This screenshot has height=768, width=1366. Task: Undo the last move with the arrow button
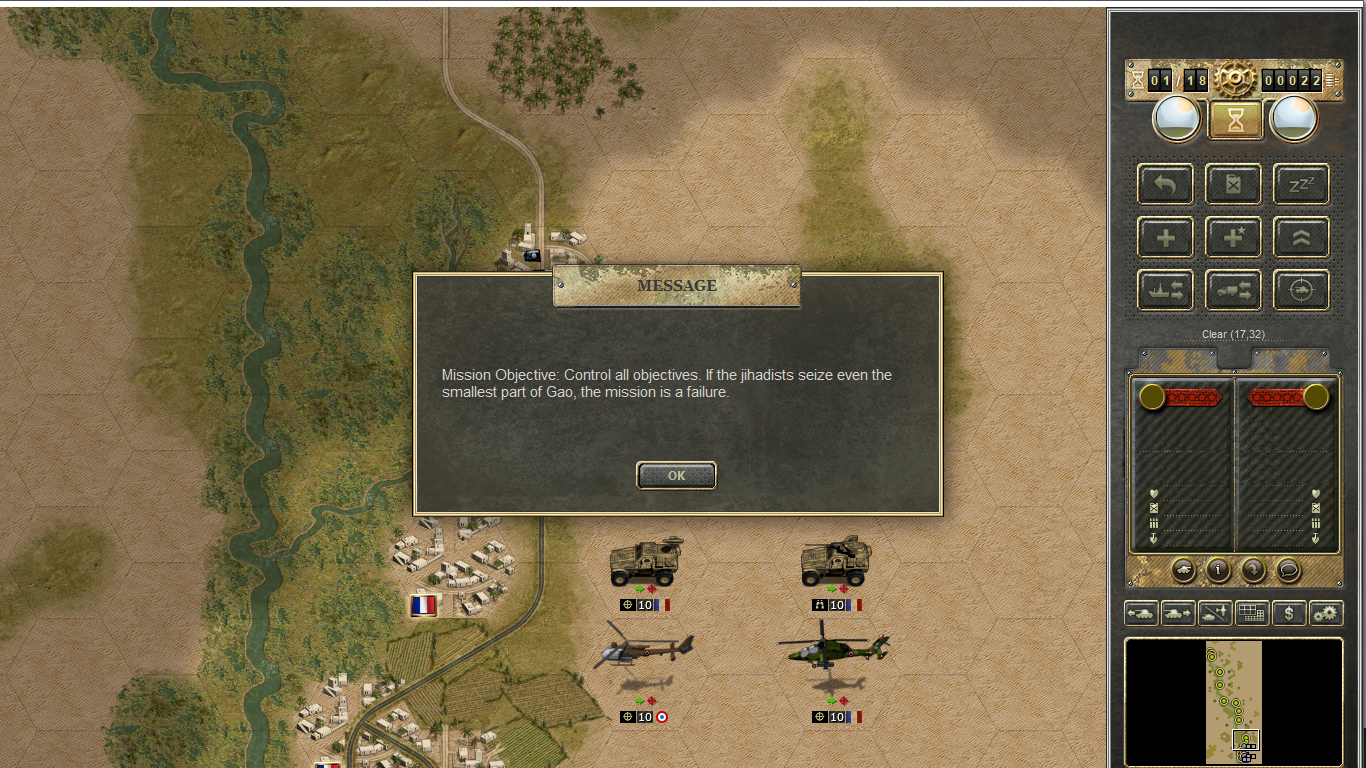(x=1165, y=184)
